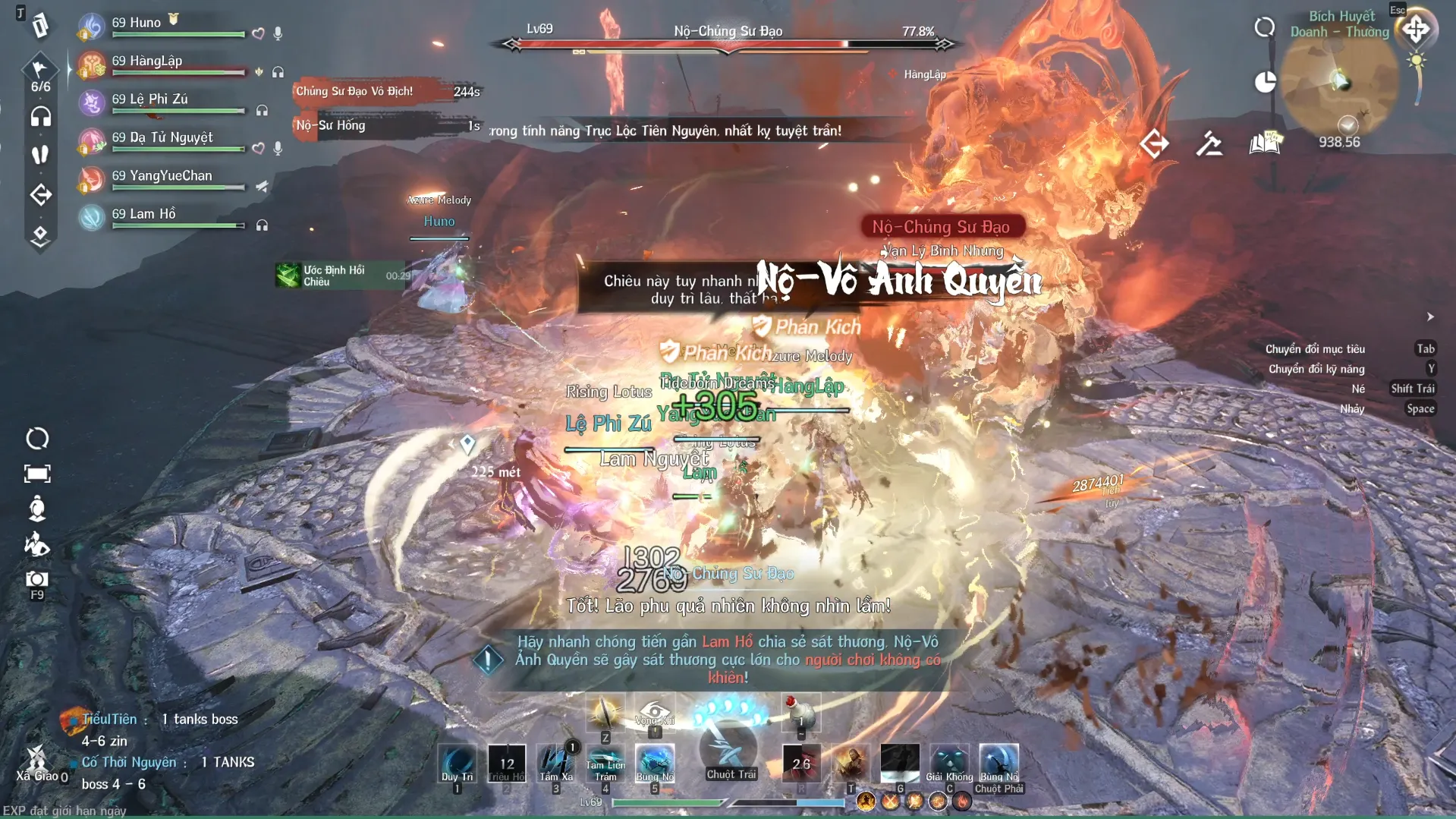Expand the key hints panel arrow
1456x819 pixels.
1430,317
